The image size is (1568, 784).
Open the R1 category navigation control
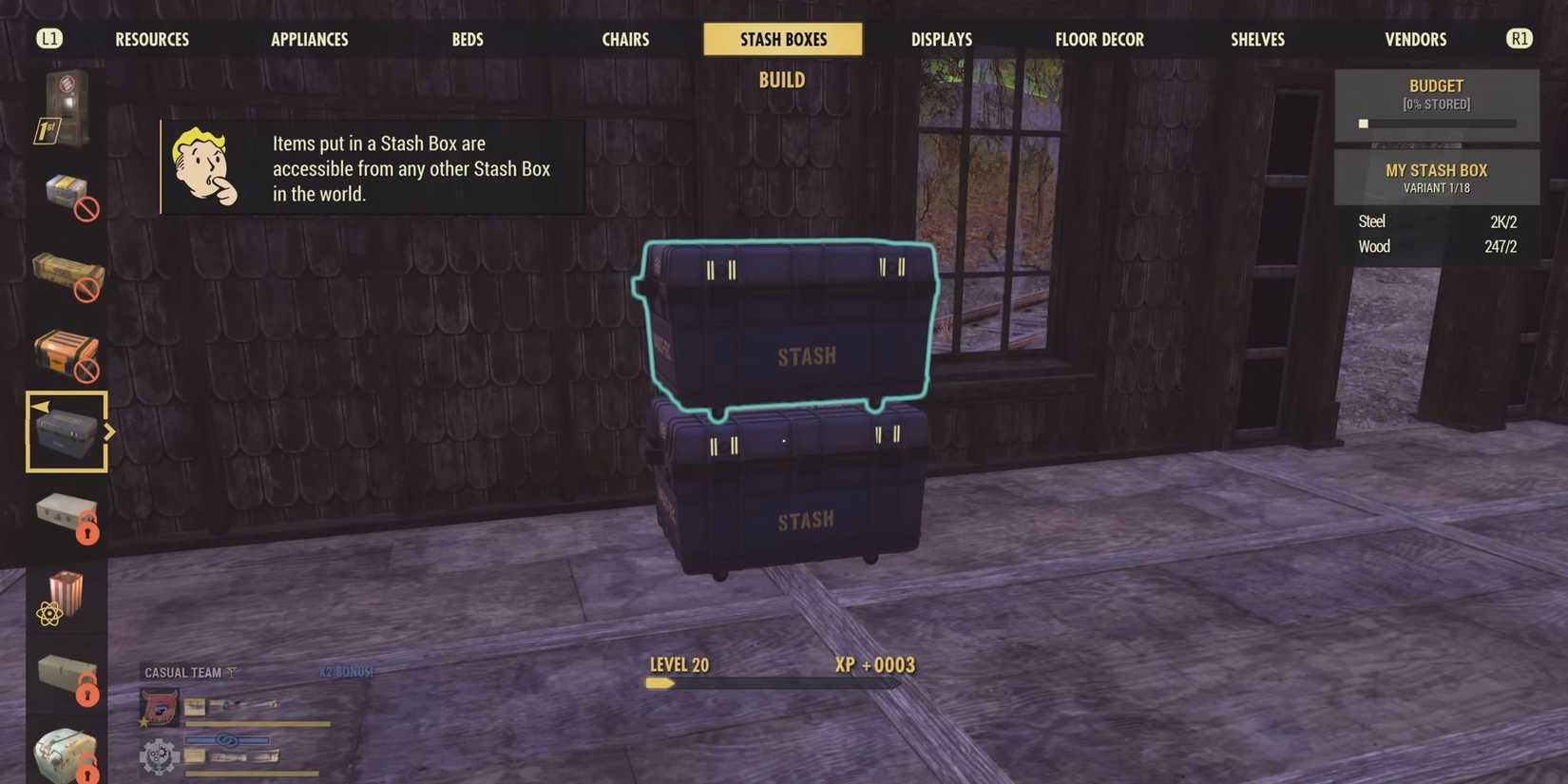tap(1519, 38)
